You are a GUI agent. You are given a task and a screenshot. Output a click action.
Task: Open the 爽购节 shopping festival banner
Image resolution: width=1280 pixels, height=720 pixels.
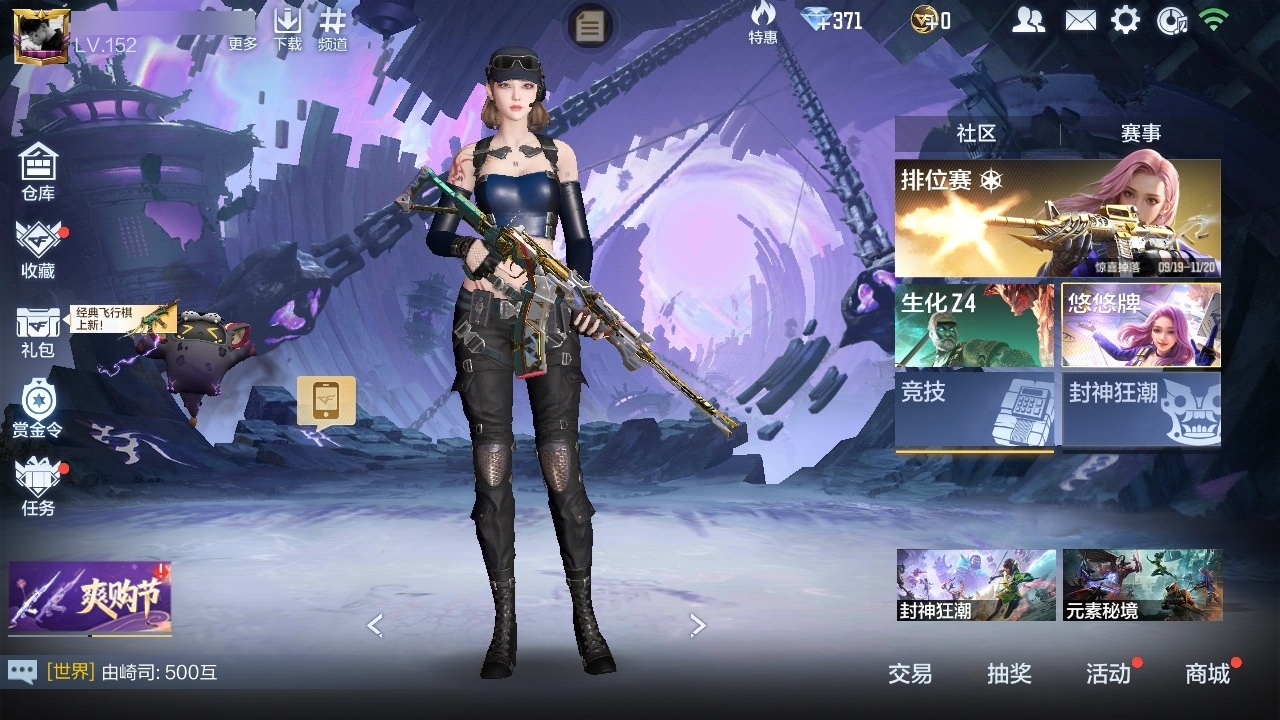click(x=90, y=598)
